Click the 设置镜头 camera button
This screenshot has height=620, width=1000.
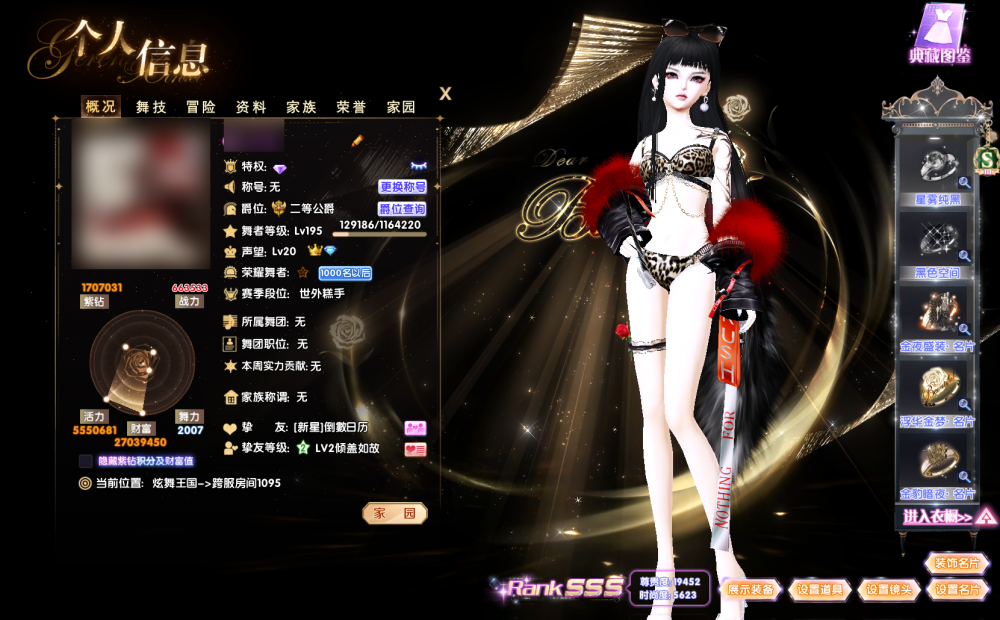889,590
